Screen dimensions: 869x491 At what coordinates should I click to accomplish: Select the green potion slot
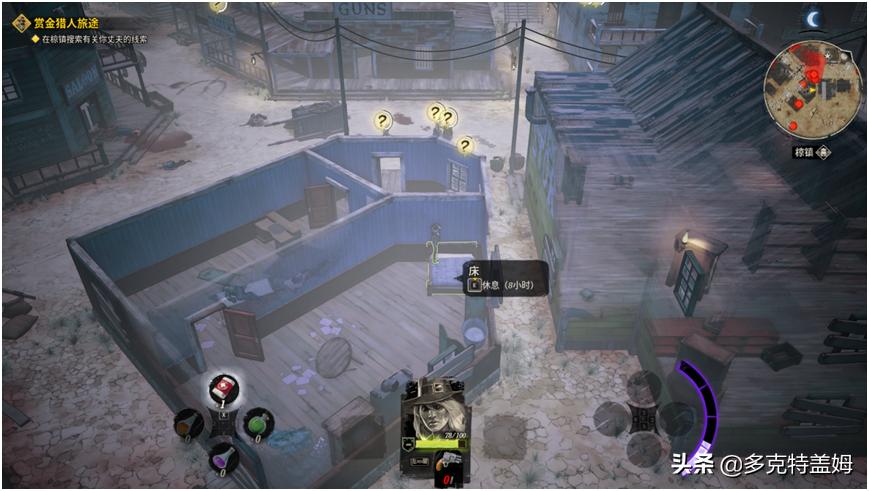point(257,424)
